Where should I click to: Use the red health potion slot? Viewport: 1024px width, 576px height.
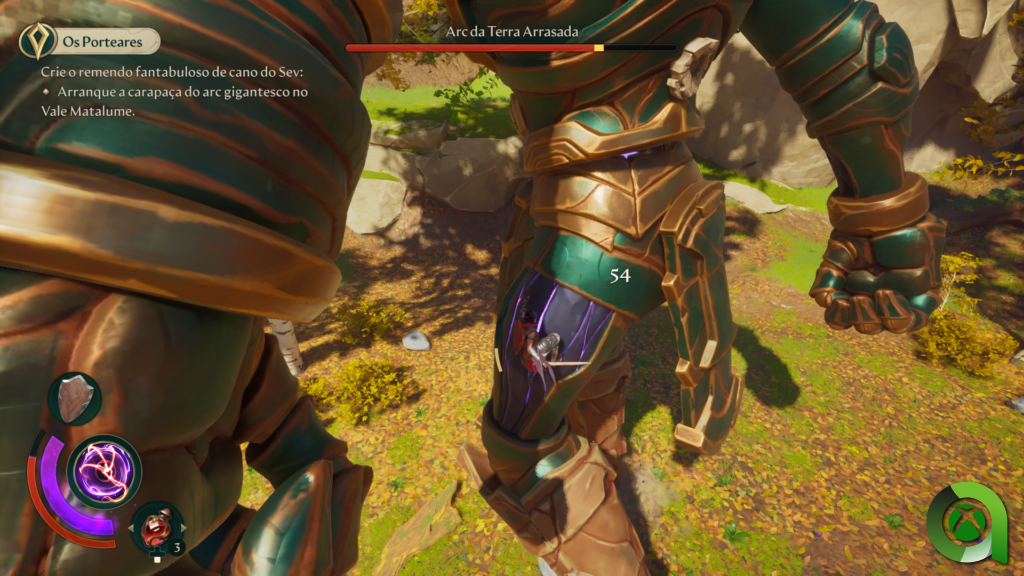click(x=157, y=526)
